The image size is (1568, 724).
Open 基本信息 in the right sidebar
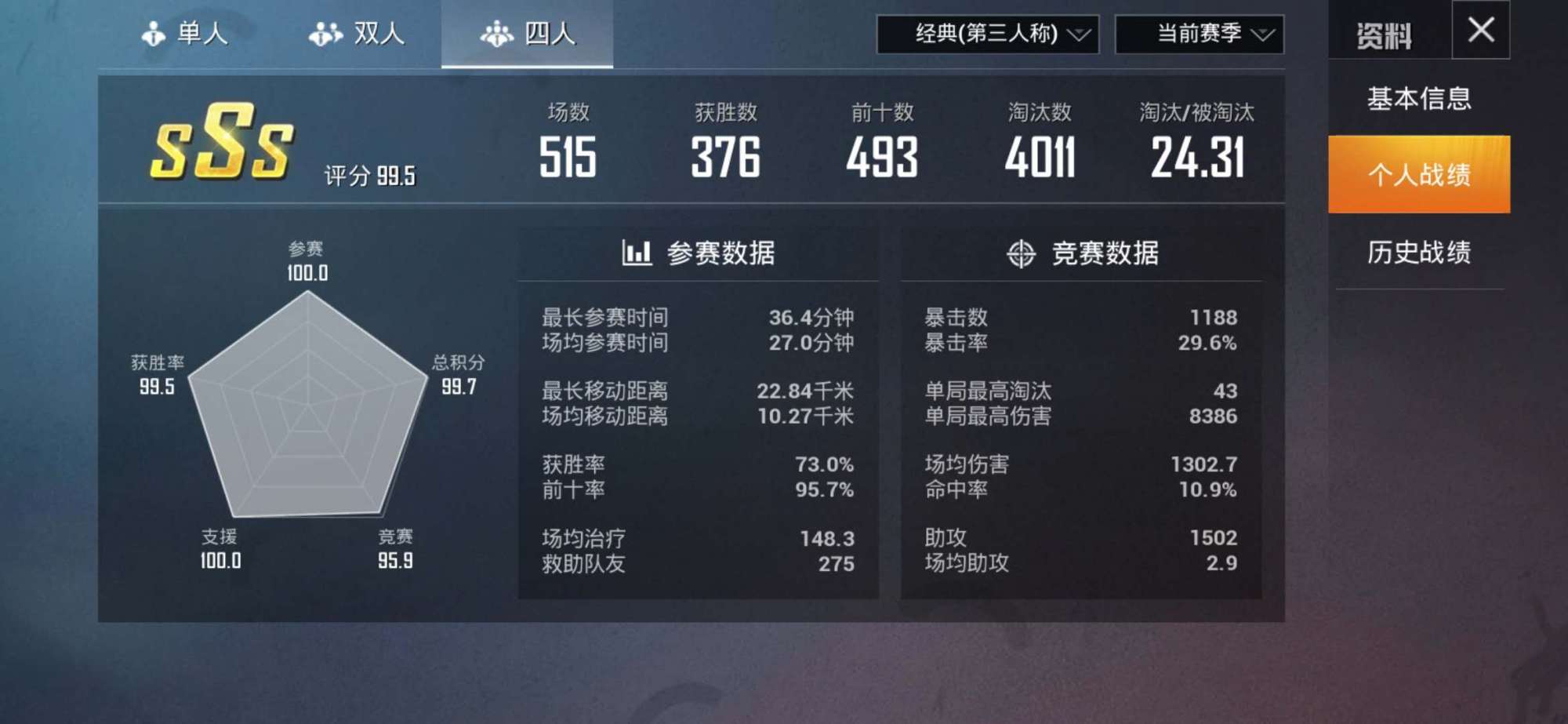(1419, 100)
